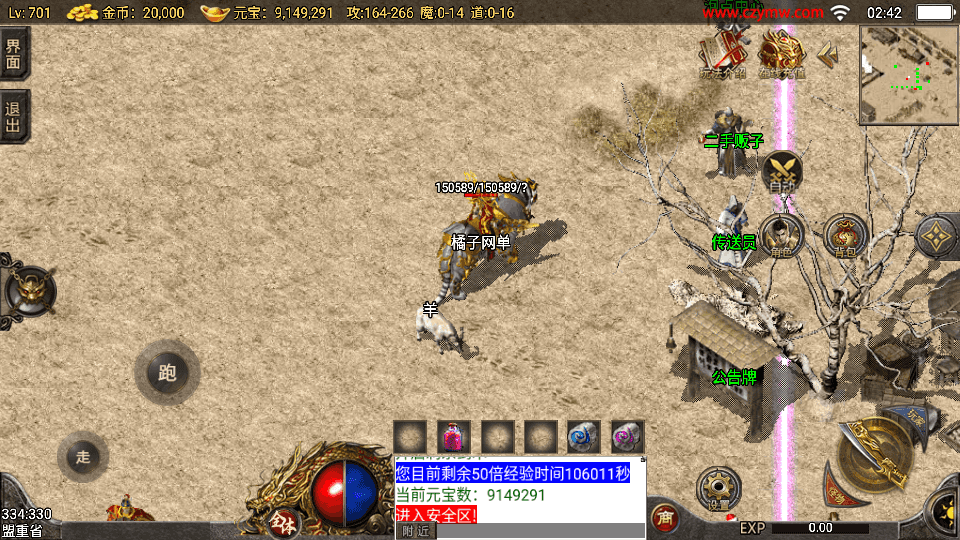Screen dimensions: 960x540
Task: Activate the 跑 run button
Action: (x=166, y=373)
